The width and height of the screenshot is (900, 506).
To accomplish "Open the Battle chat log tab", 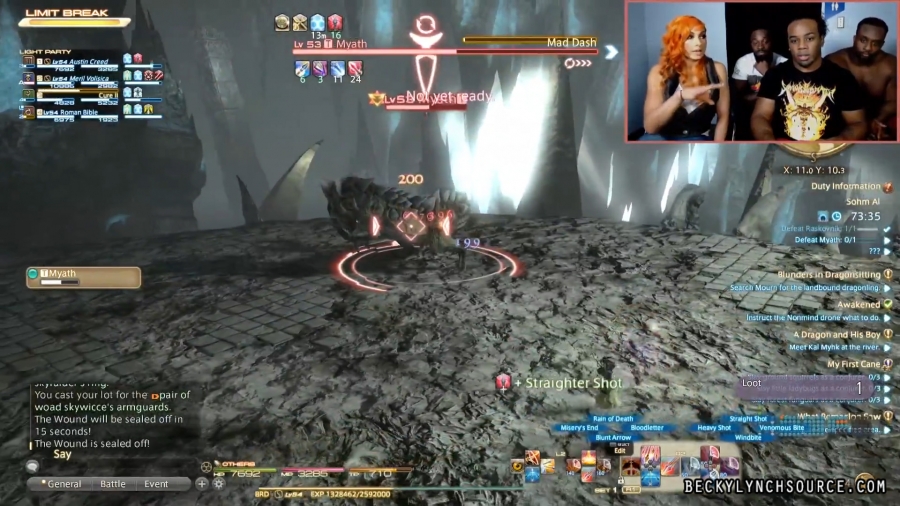I will [113, 484].
